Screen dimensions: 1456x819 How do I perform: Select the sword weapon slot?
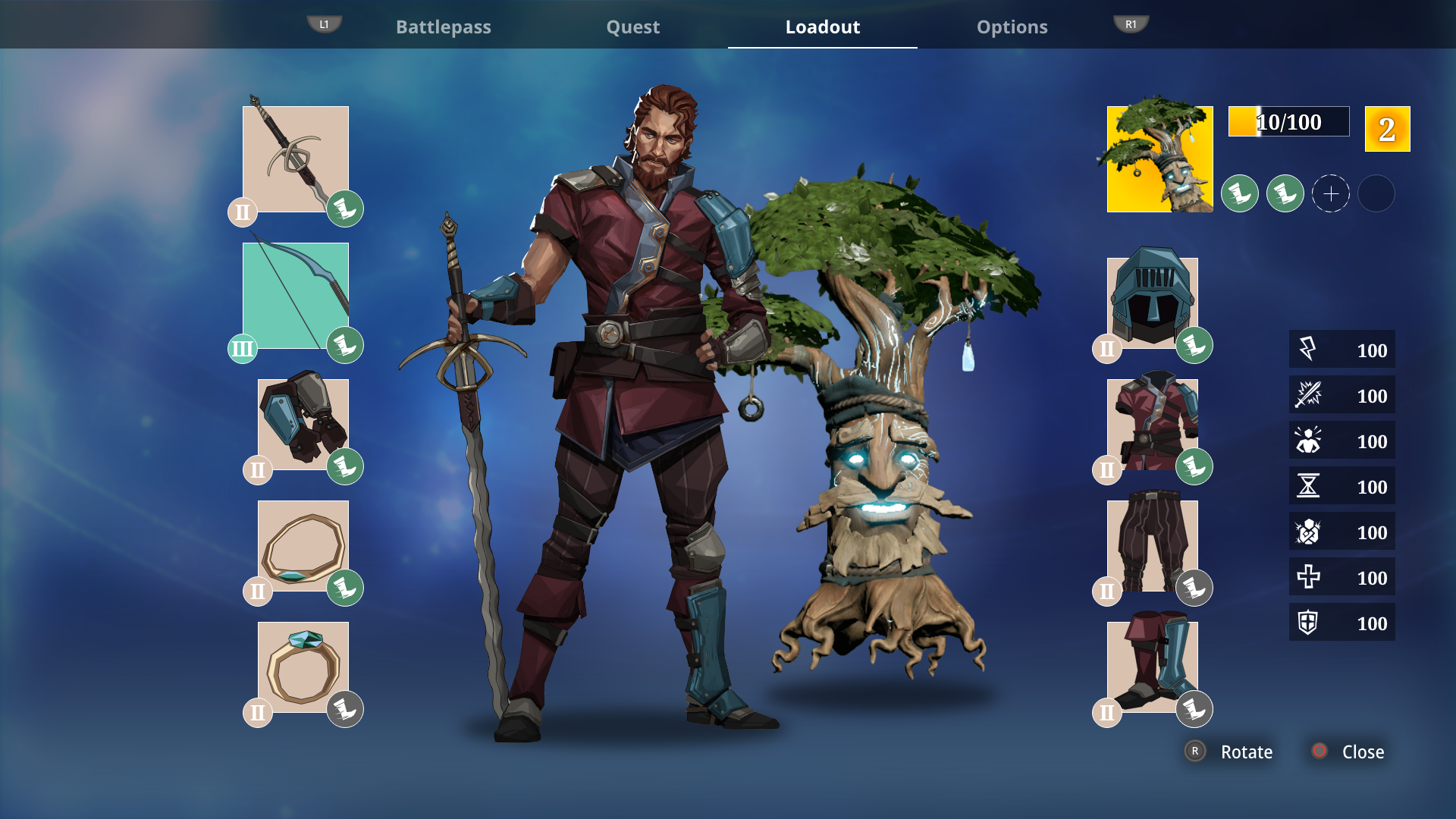(x=296, y=159)
